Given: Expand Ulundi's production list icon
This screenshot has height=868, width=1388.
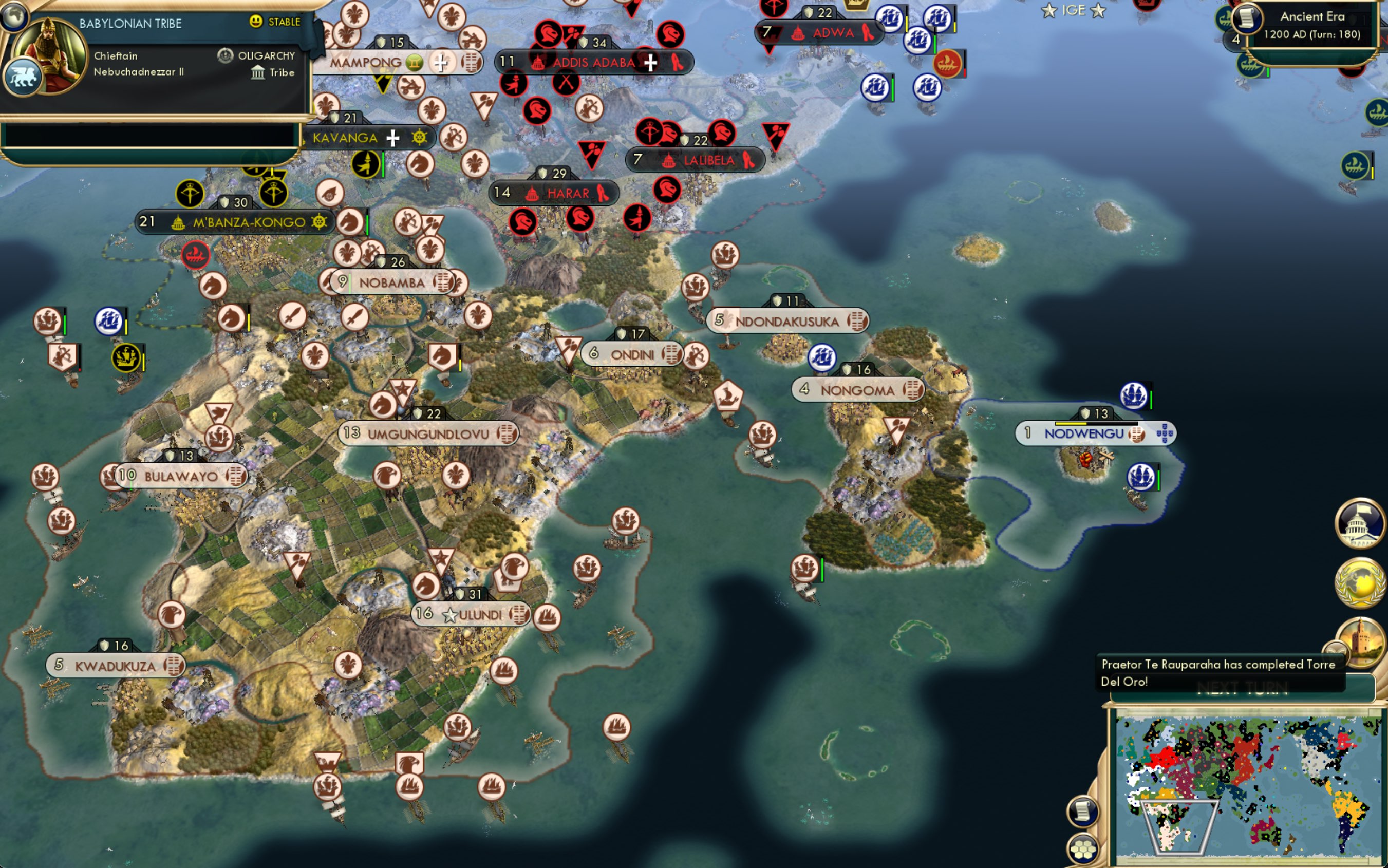Looking at the screenshot, I should pyautogui.click(x=519, y=615).
